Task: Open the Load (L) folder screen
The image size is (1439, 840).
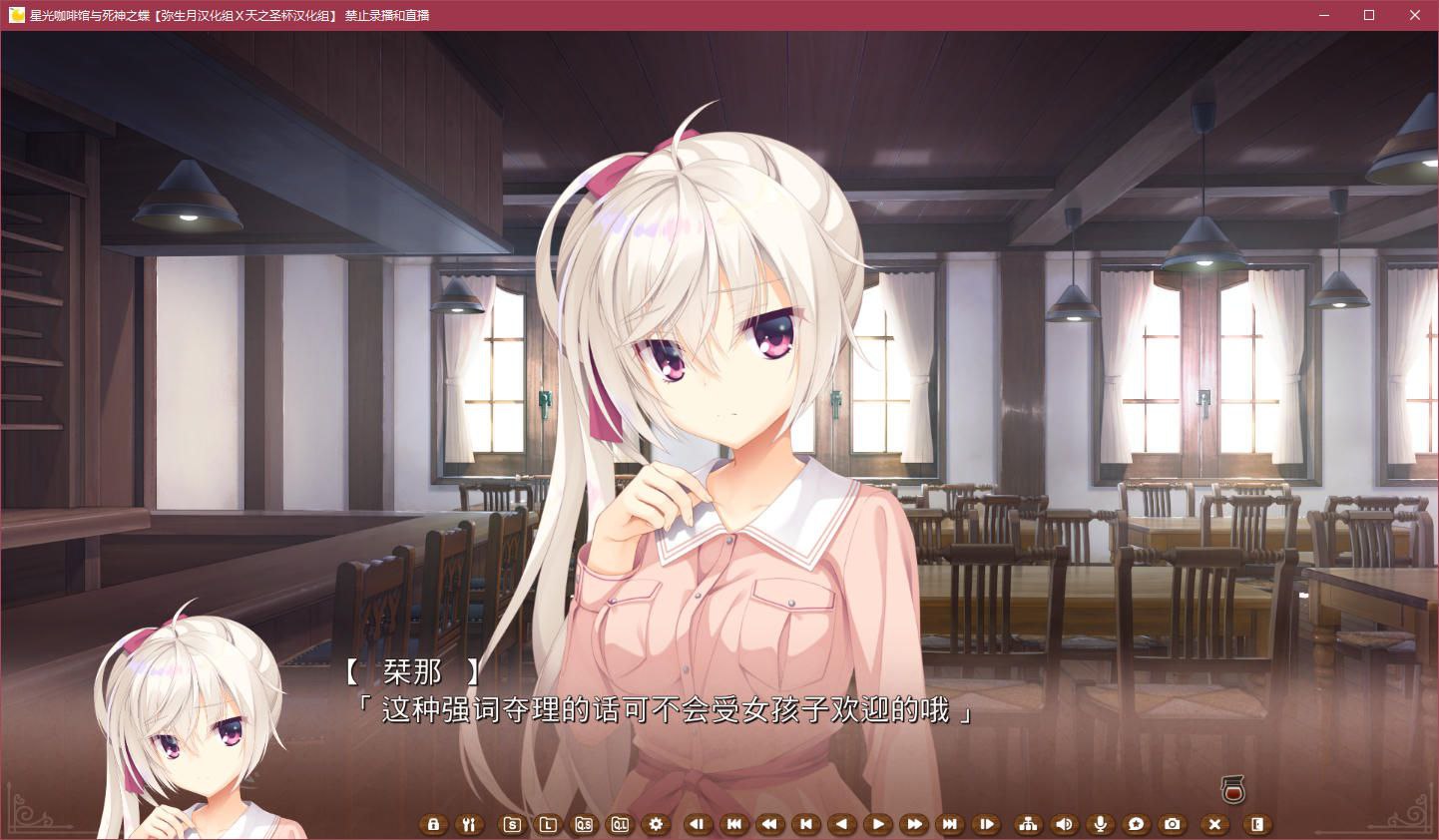Action: click(548, 824)
